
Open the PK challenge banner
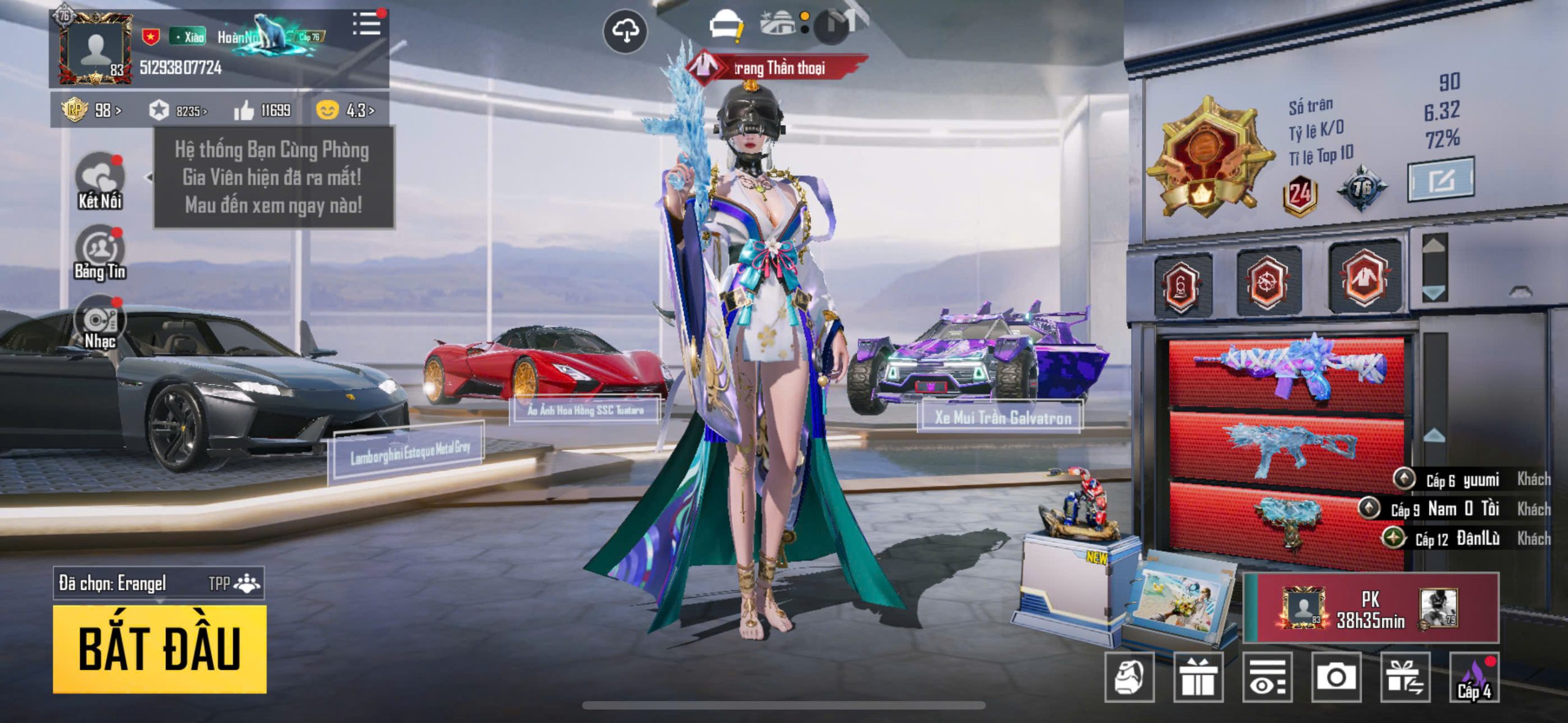(x=1371, y=608)
